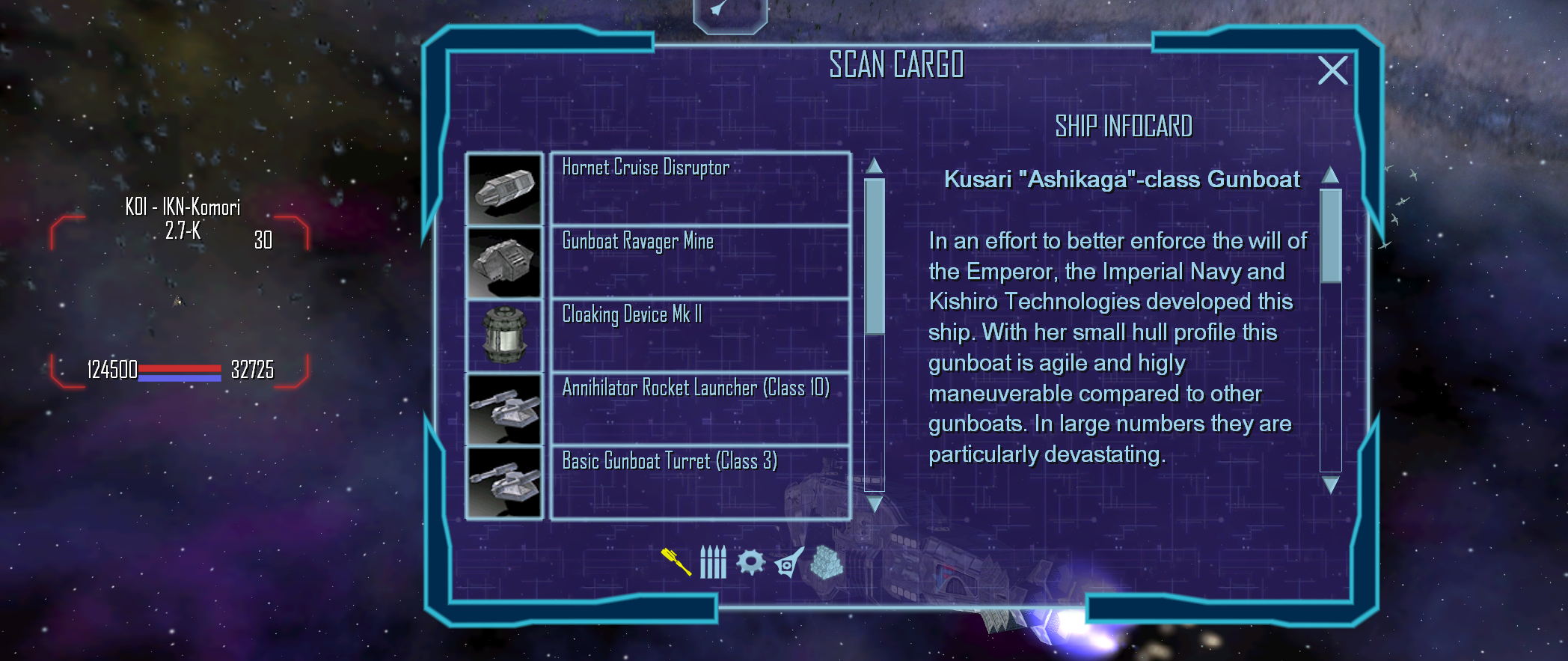
Task: Click the infocard scroll-up arrow
Action: coord(1330,175)
